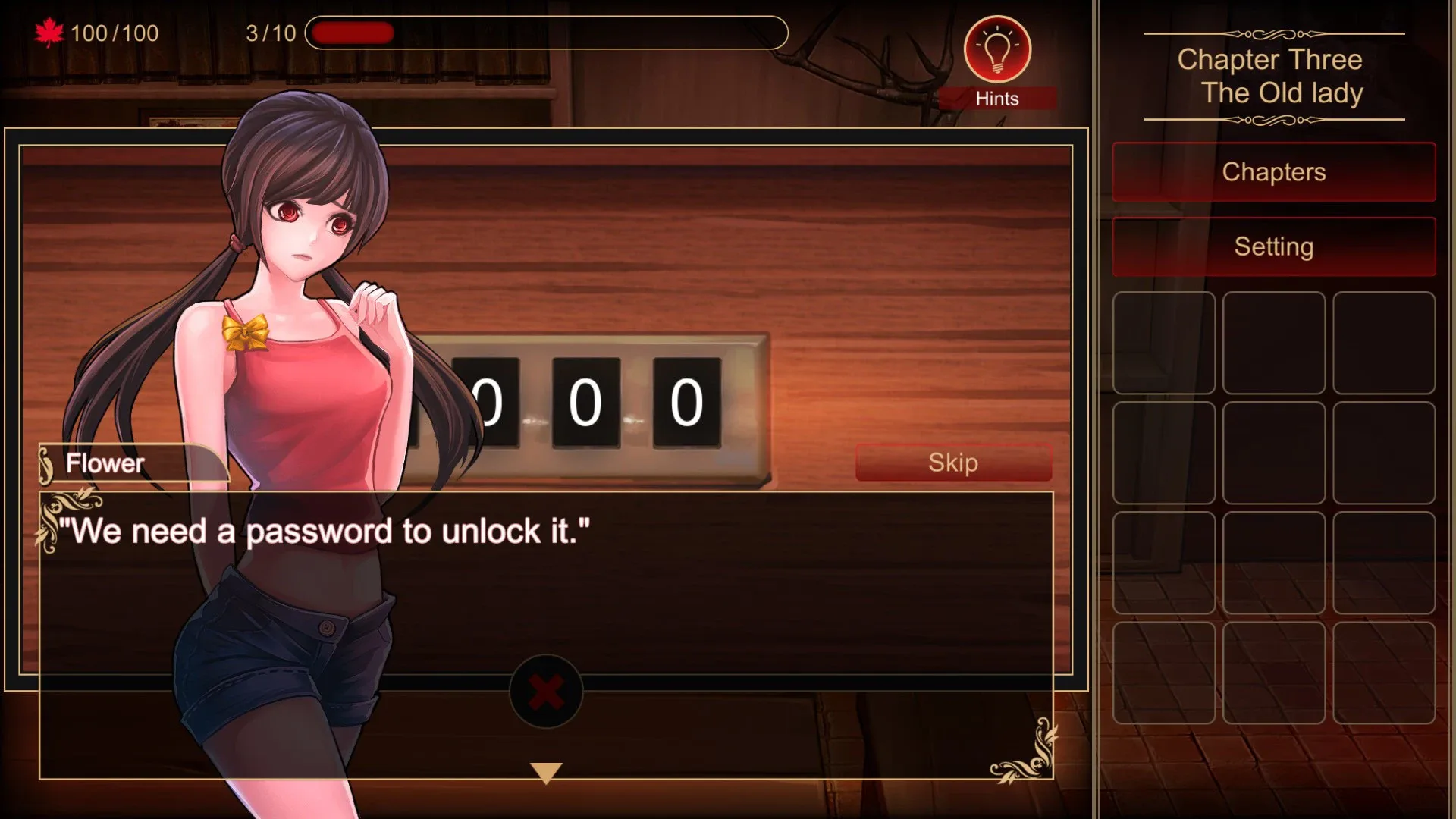The width and height of the screenshot is (1456, 819).
Task: Open the Chapters menu
Action: (1272, 172)
